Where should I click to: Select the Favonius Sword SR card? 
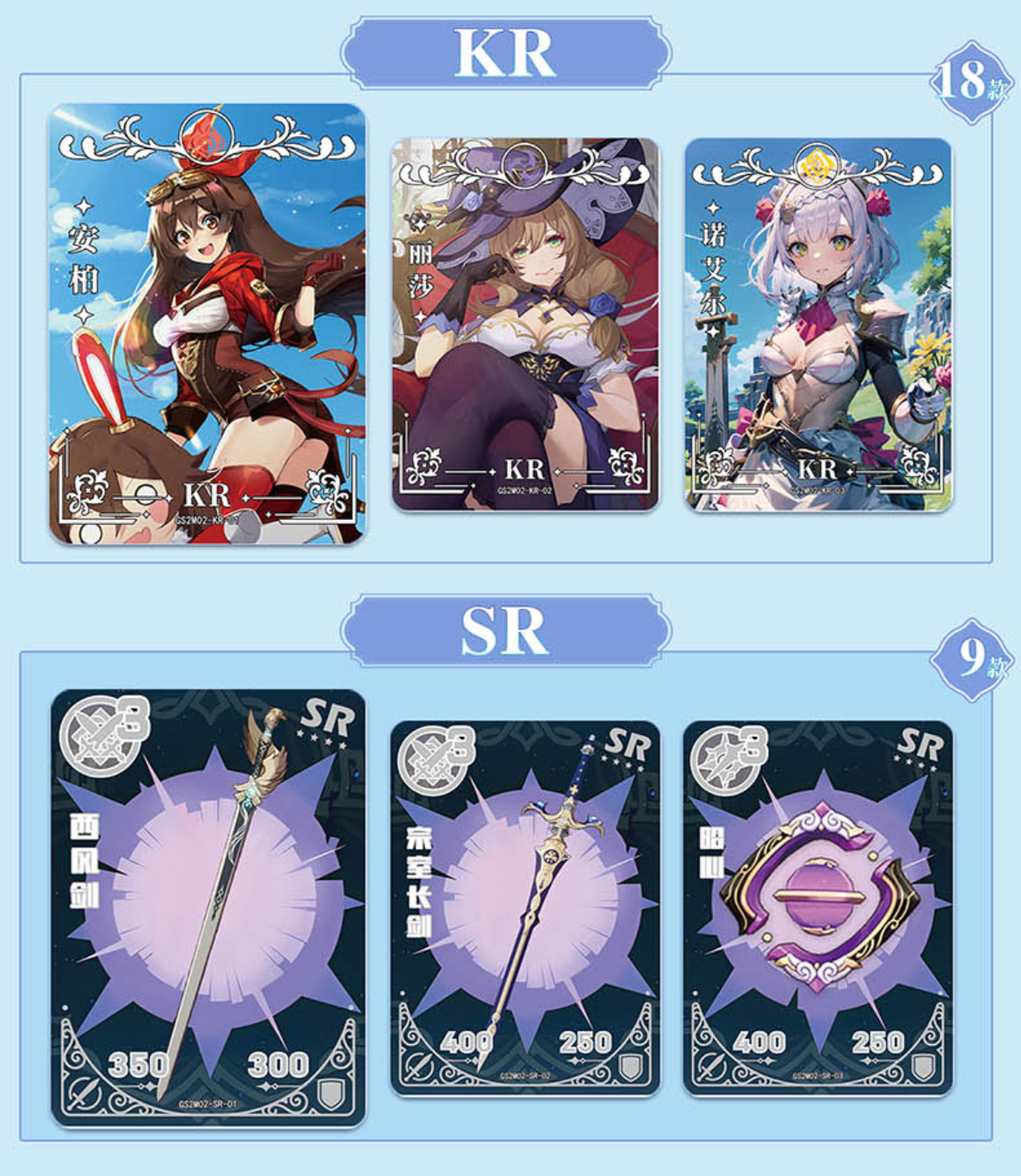click(x=207, y=907)
